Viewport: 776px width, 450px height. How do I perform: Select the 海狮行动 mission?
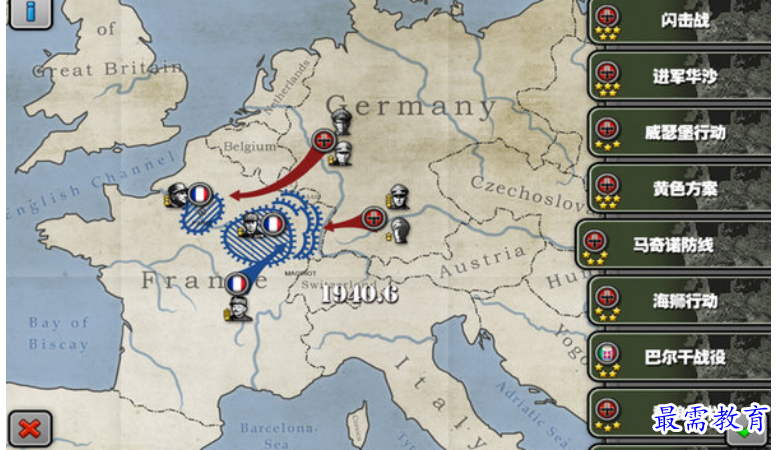tap(680, 301)
